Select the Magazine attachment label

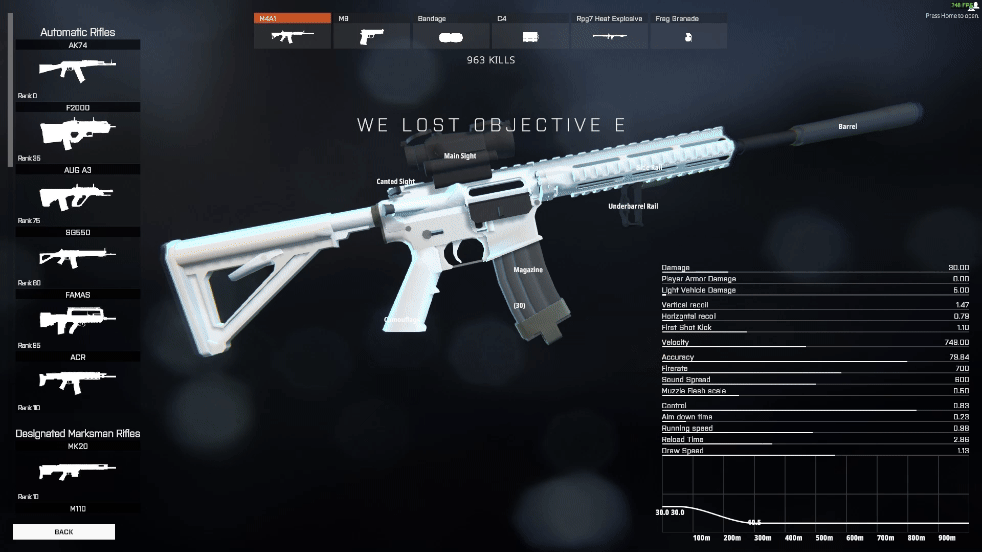pos(528,270)
